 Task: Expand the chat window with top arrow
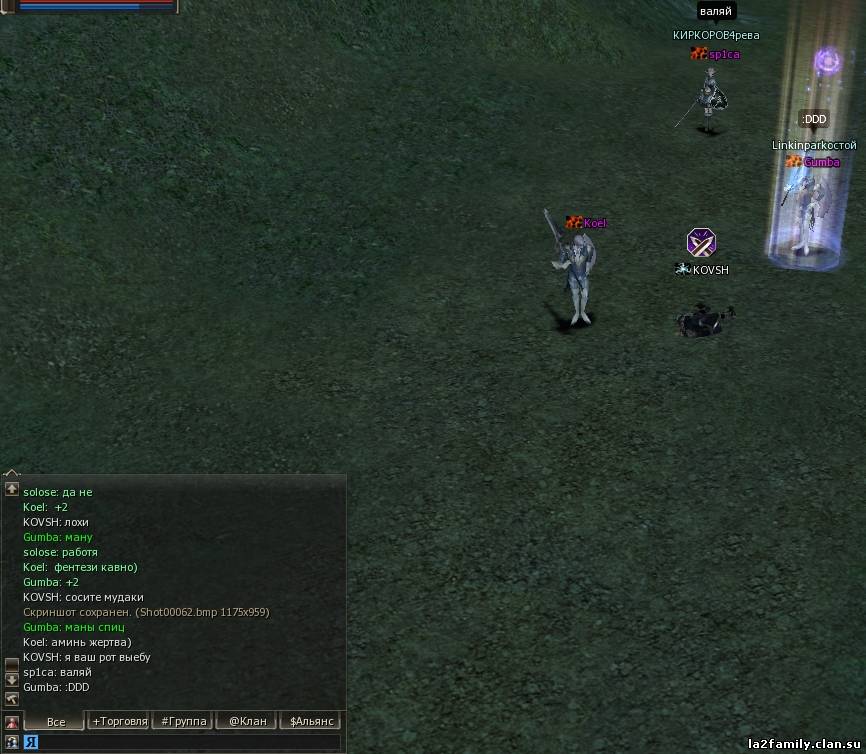pos(12,474)
